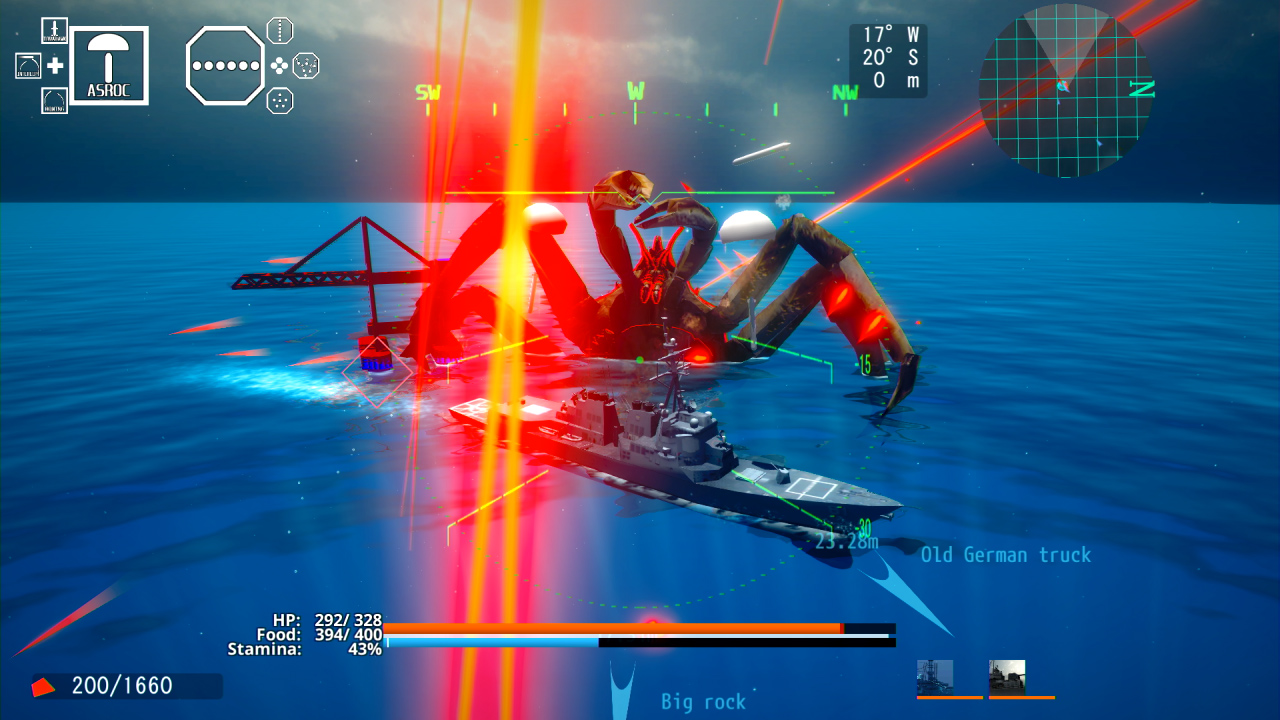Click the gun mount icon below Tomahawk

(x=54, y=101)
